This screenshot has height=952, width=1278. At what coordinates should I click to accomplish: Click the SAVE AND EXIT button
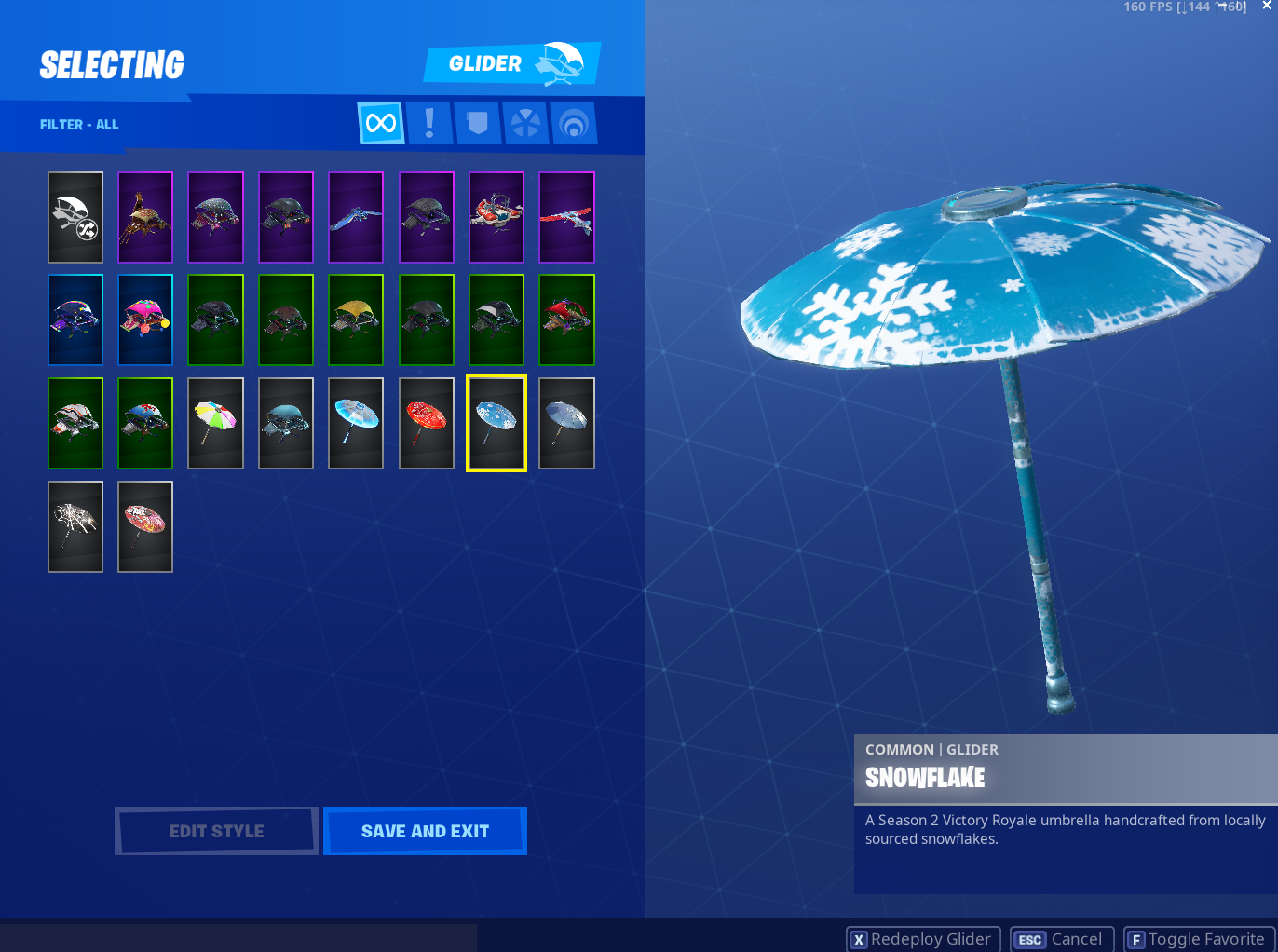425,830
